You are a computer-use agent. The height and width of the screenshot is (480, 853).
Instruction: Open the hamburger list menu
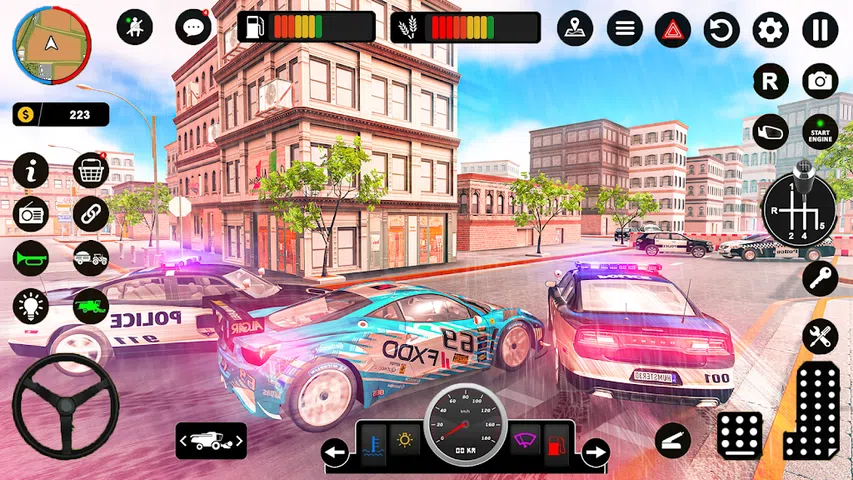click(625, 28)
